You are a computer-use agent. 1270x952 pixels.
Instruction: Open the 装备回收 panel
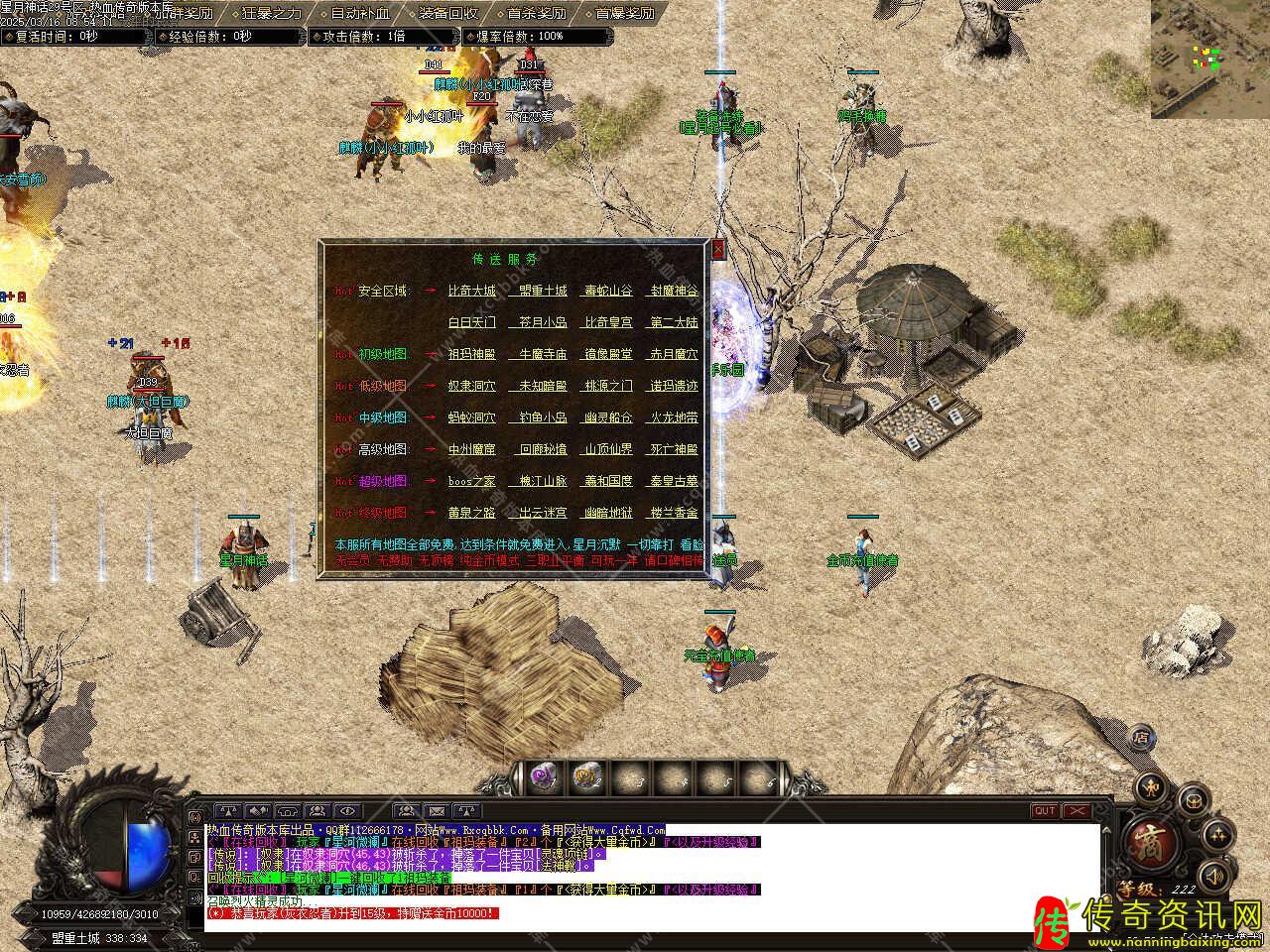(447, 14)
